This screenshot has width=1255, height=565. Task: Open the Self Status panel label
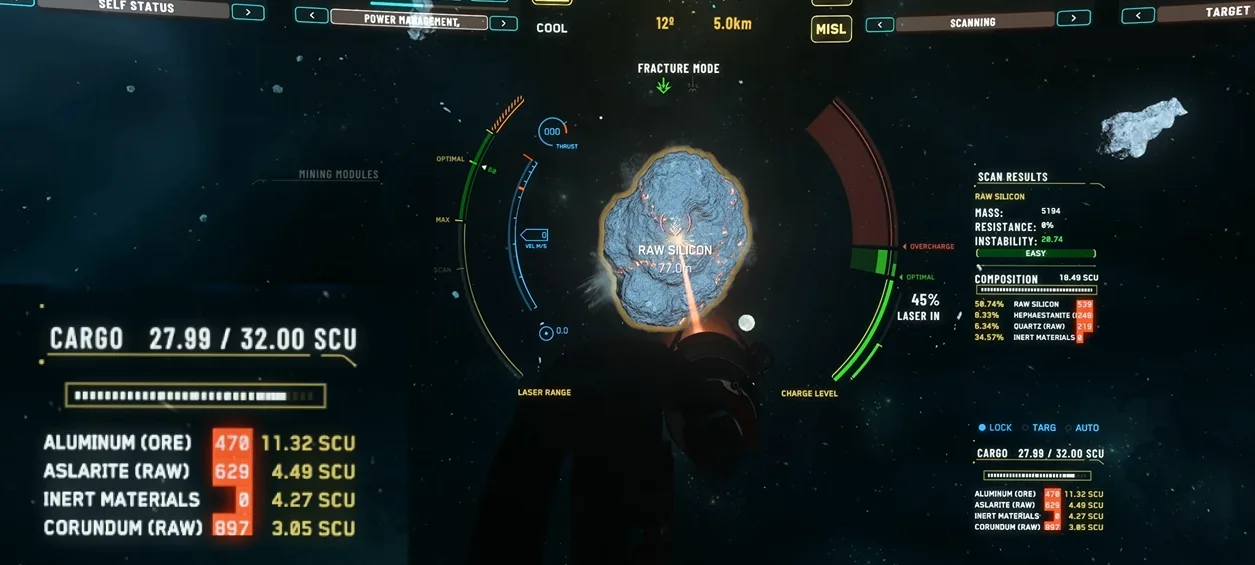click(x=137, y=7)
